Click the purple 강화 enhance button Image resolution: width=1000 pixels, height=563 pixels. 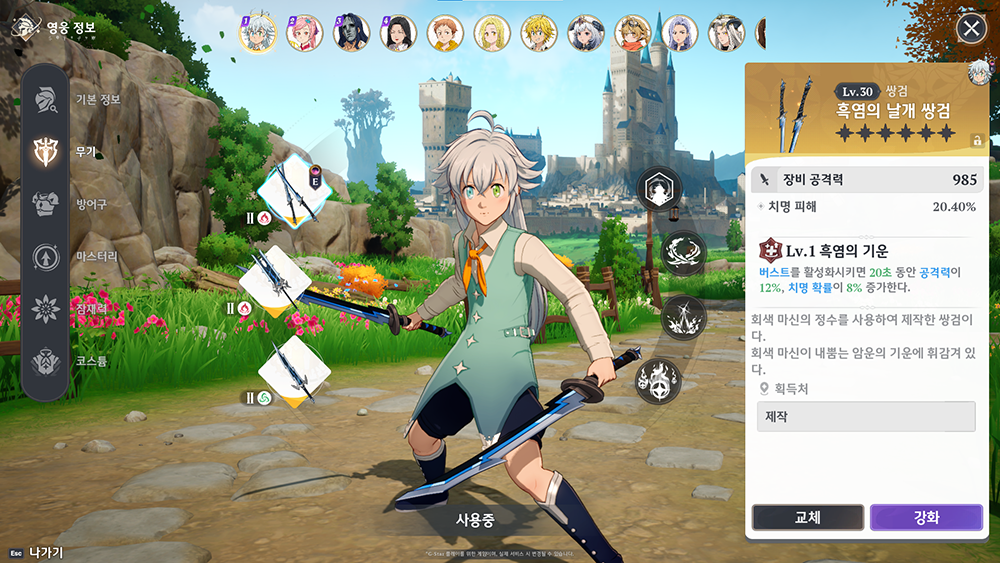925,517
